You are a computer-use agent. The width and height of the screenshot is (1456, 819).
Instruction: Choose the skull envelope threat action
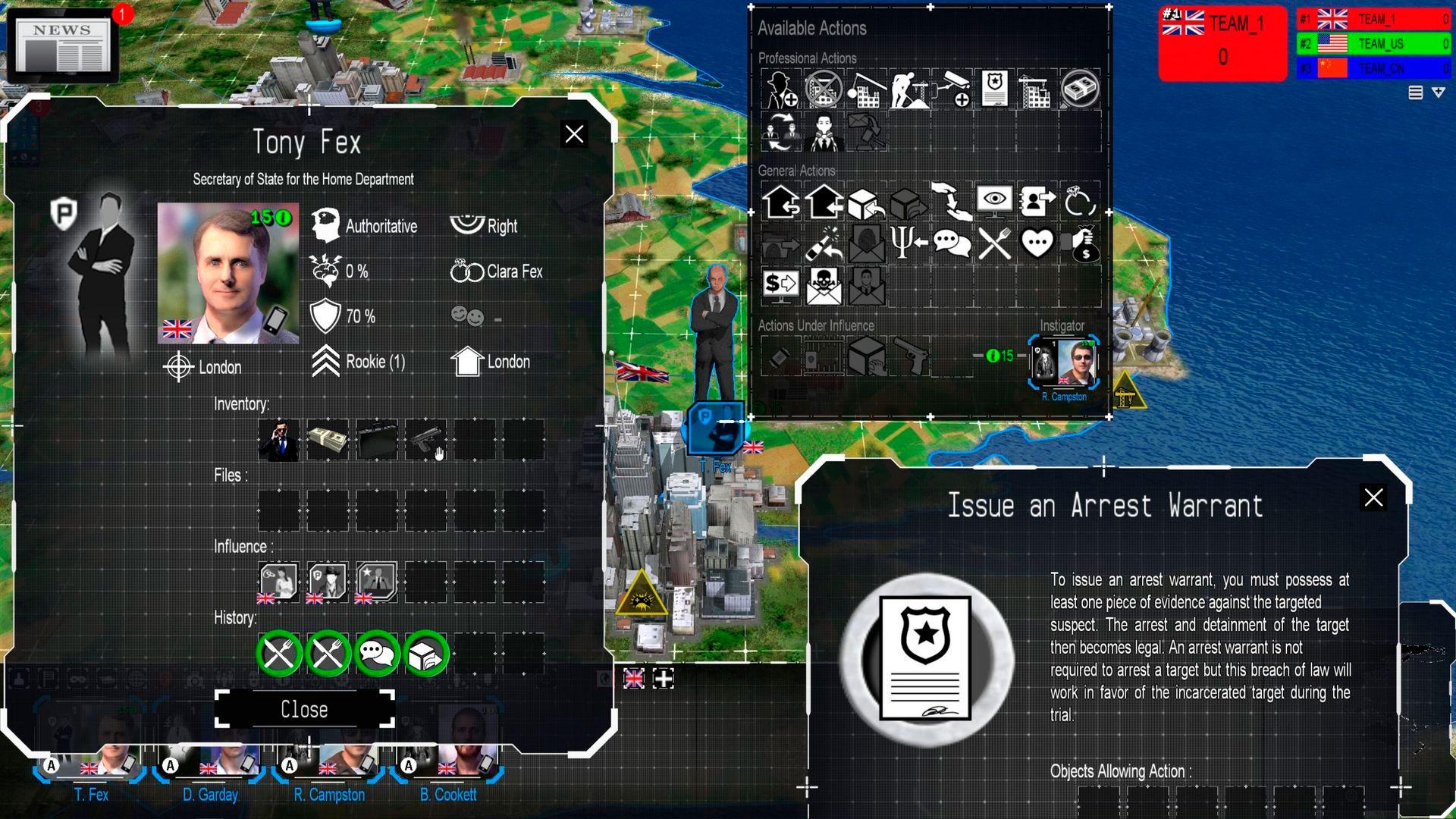pyautogui.click(x=824, y=287)
